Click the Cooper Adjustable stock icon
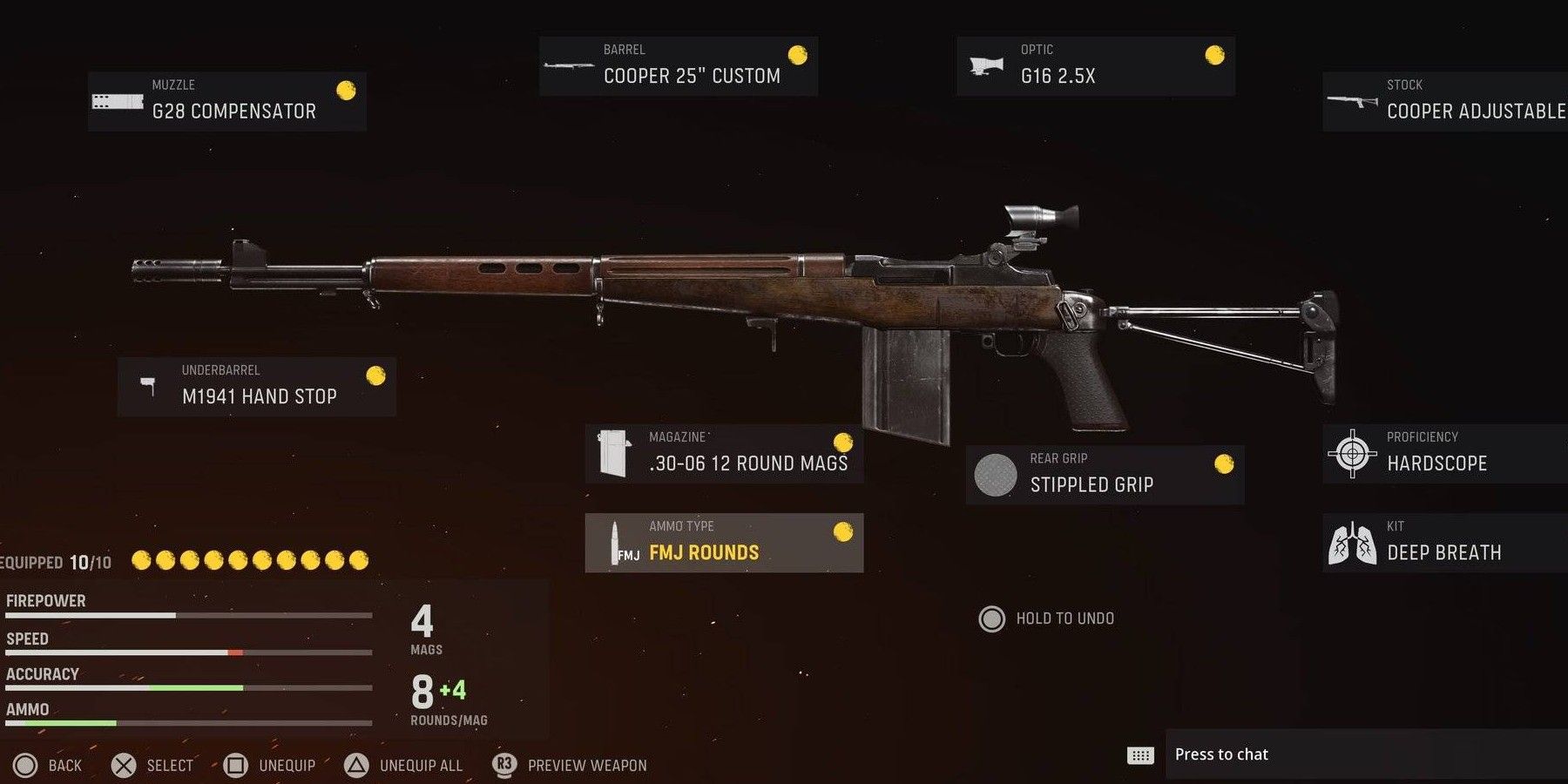Screen dimensions: 1568x784 click(x=1350, y=101)
